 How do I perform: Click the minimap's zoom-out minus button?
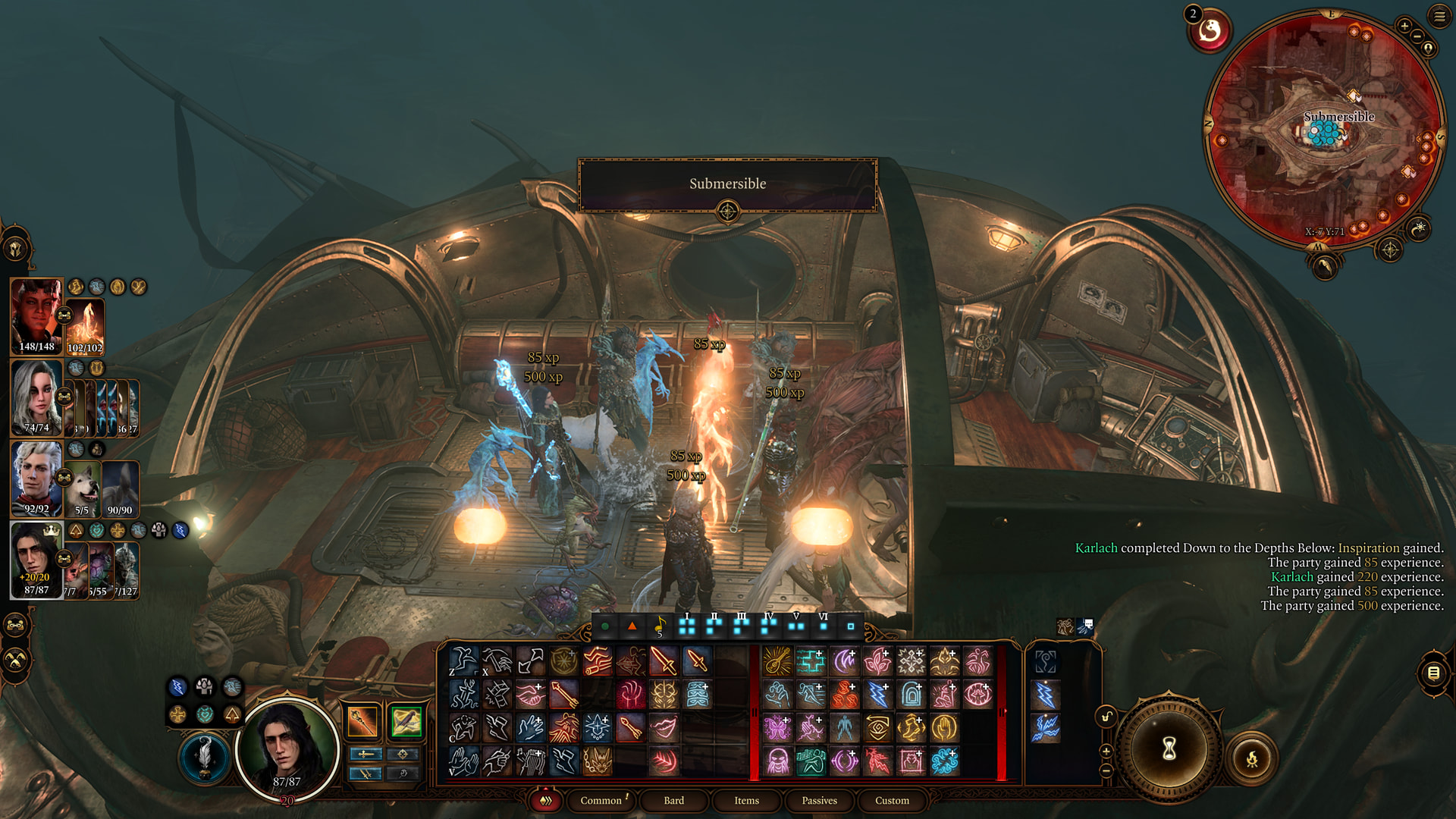click(1417, 36)
